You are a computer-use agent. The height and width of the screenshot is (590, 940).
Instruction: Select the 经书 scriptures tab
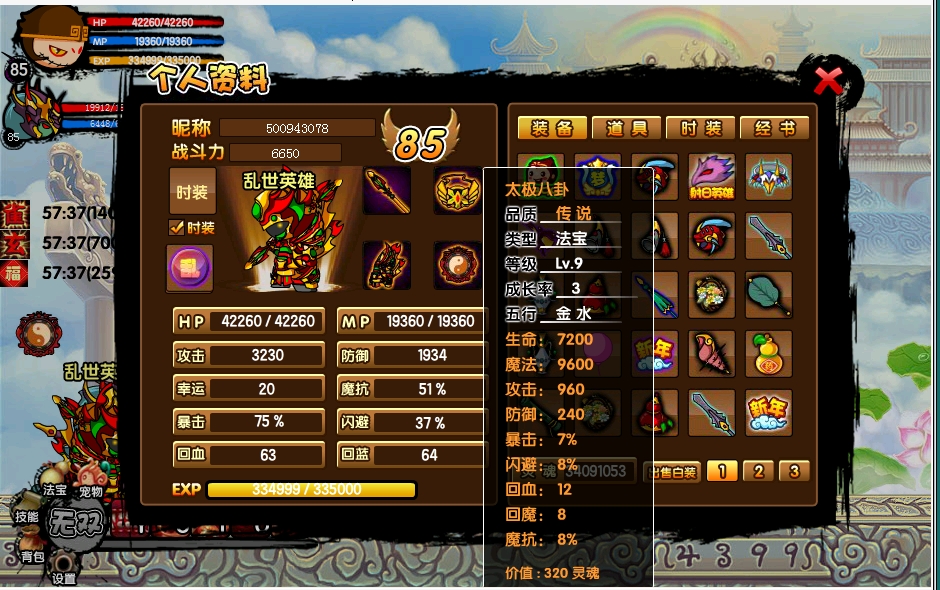(774, 128)
